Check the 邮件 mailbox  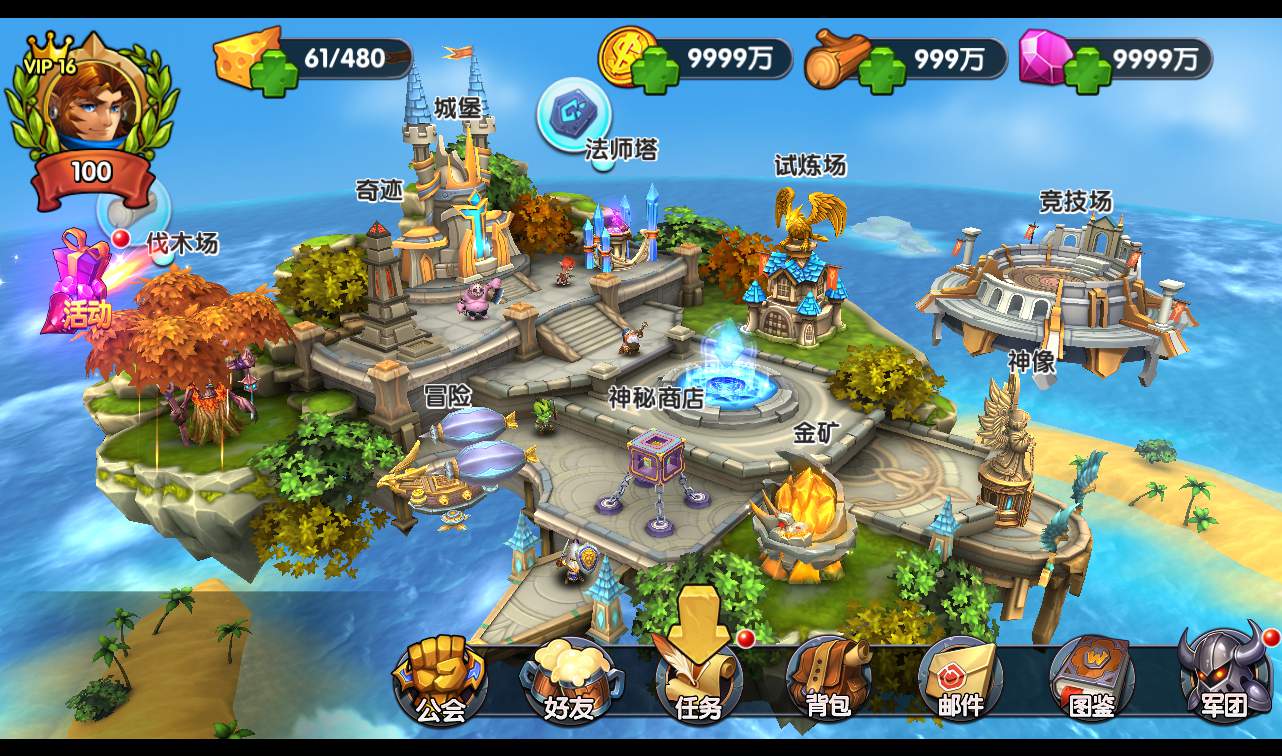coord(959,680)
